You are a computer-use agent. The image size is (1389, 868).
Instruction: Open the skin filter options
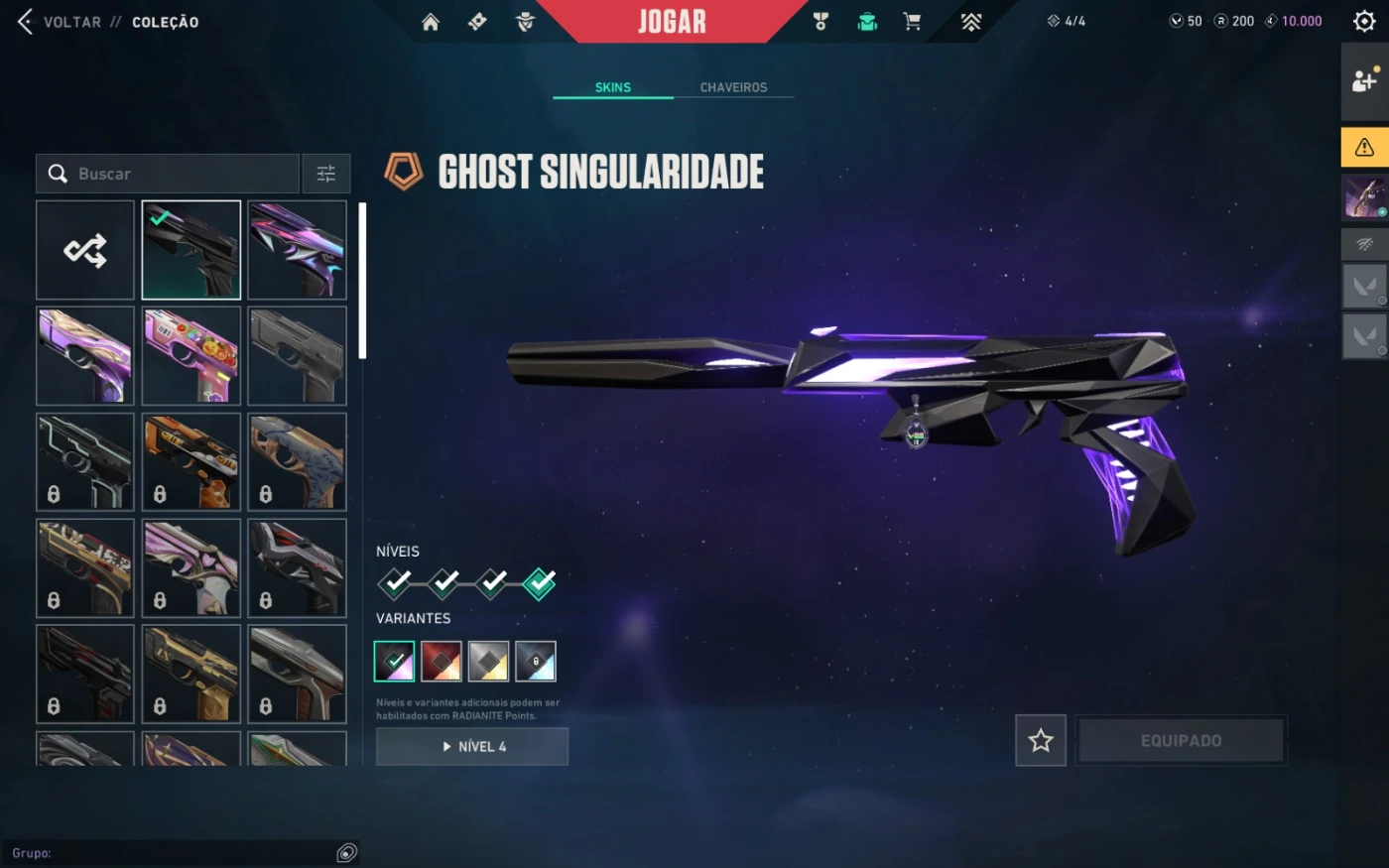coord(326,174)
